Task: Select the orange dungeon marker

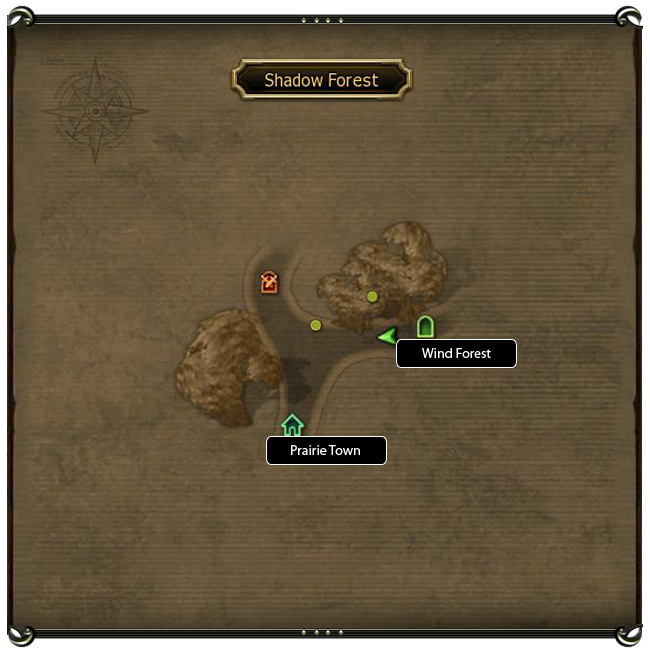Action: [269, 283]
